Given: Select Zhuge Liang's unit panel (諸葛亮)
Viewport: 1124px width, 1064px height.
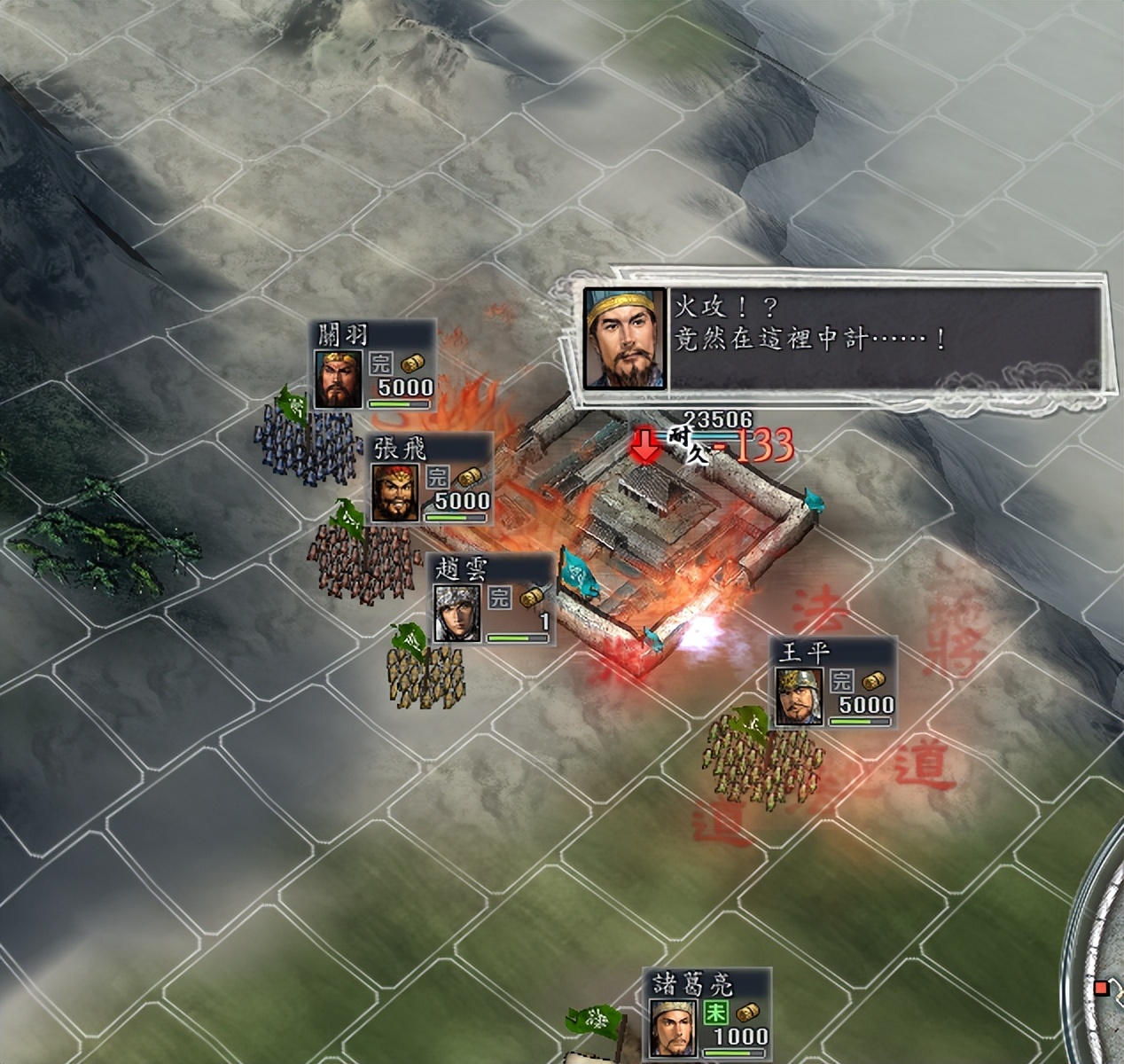Looking at the screenshot, I should (707, 1014).
